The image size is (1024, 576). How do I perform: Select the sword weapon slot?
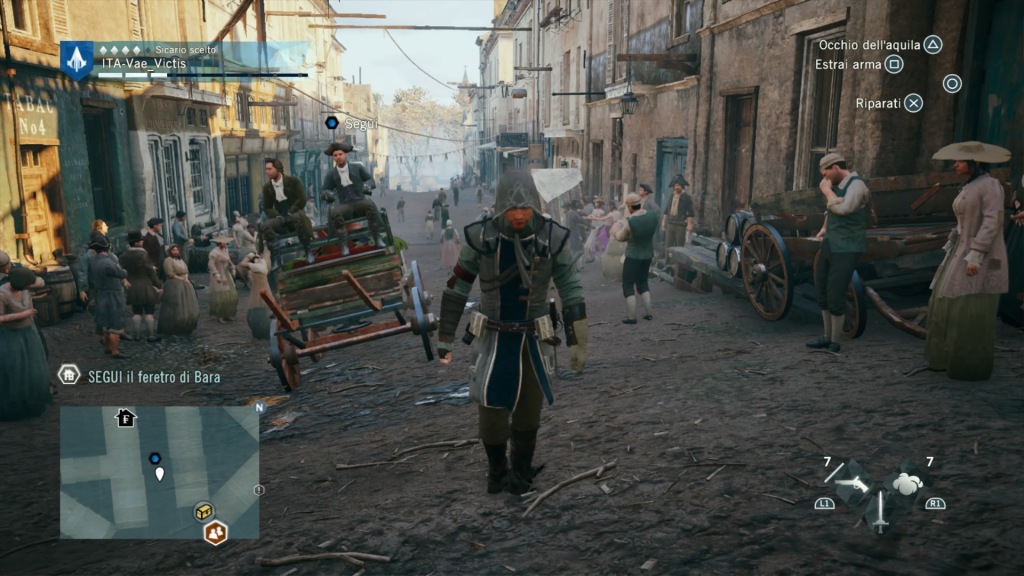pyautogui.click(x=880, y=511)
